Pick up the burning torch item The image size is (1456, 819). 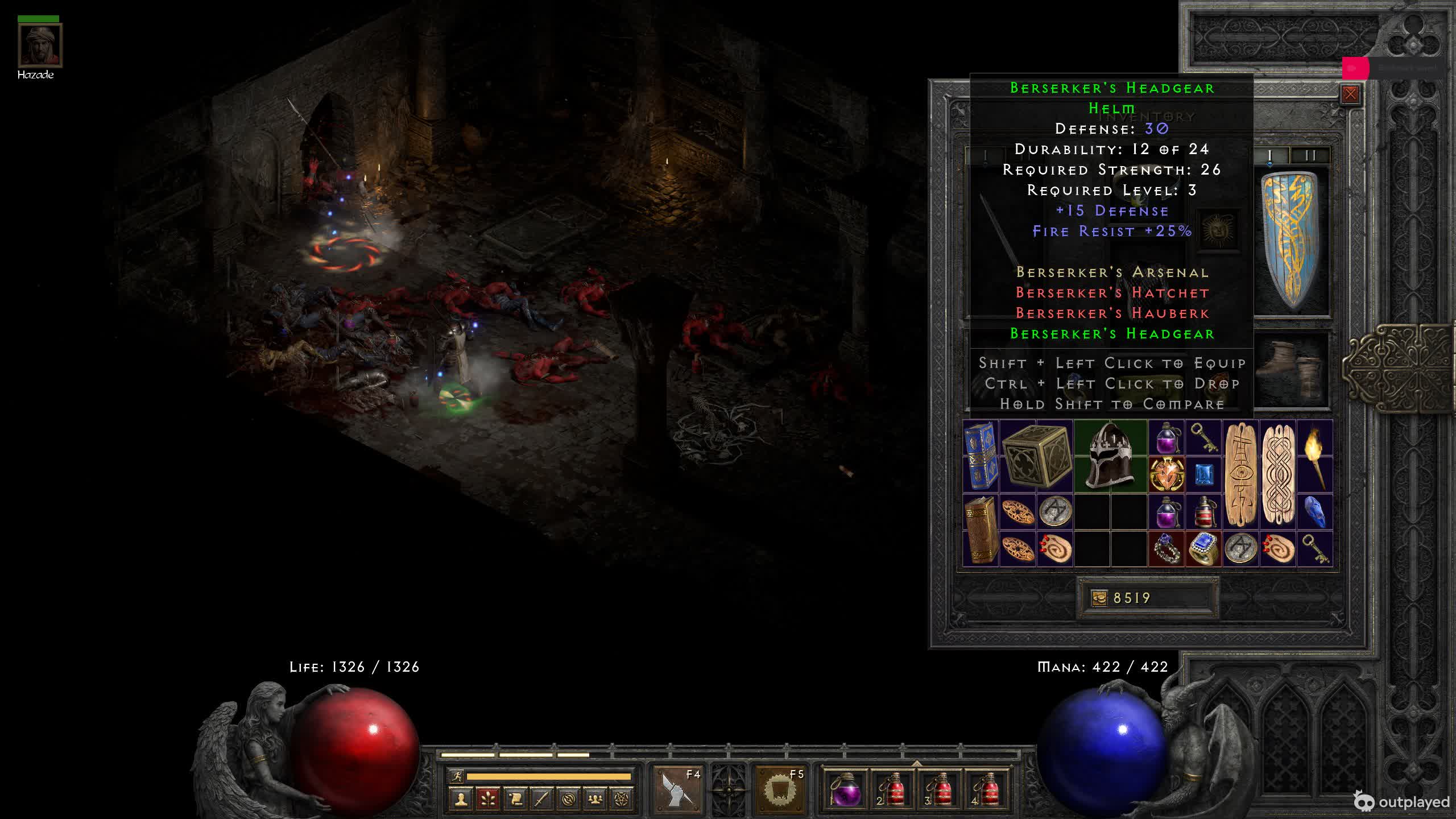(x=1314, y=455)
